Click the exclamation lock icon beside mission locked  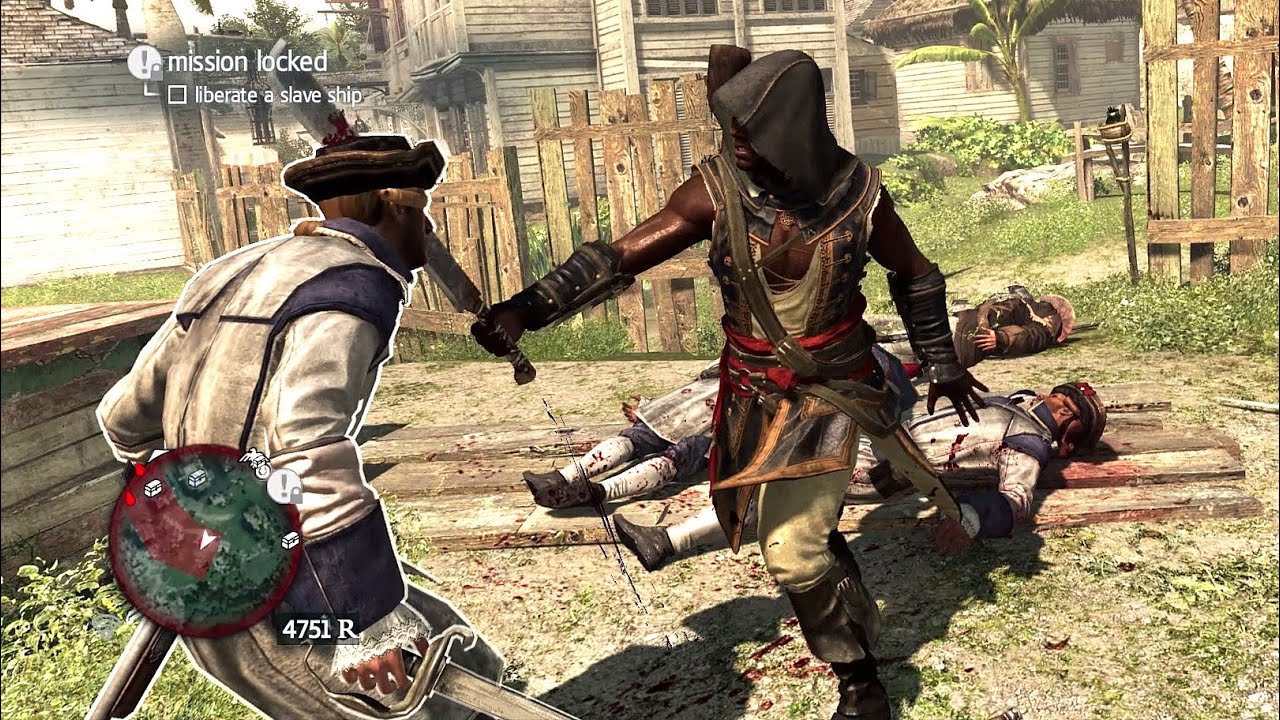(x=144, y=63)
